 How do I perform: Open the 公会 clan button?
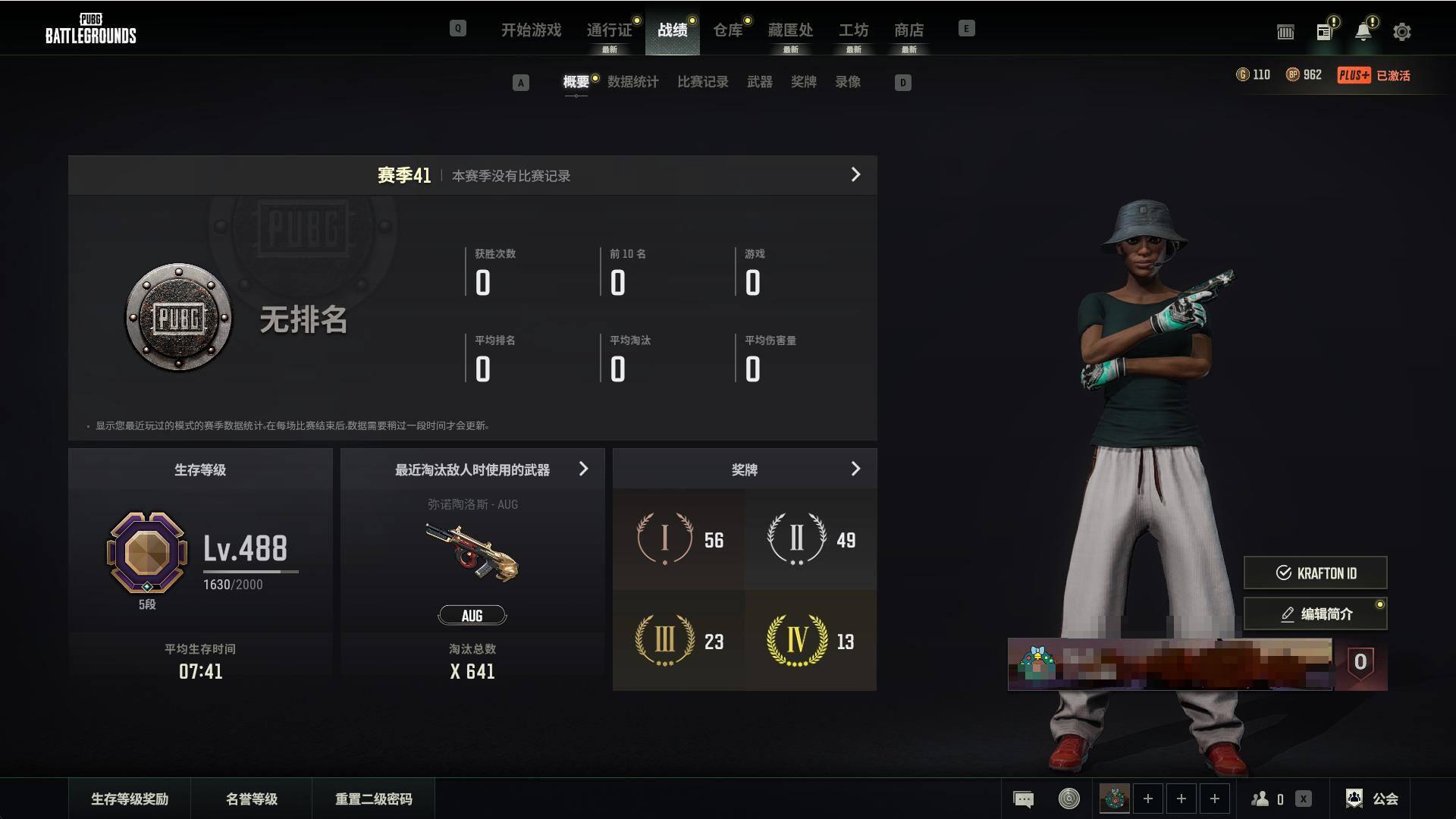click(1373, 799)
